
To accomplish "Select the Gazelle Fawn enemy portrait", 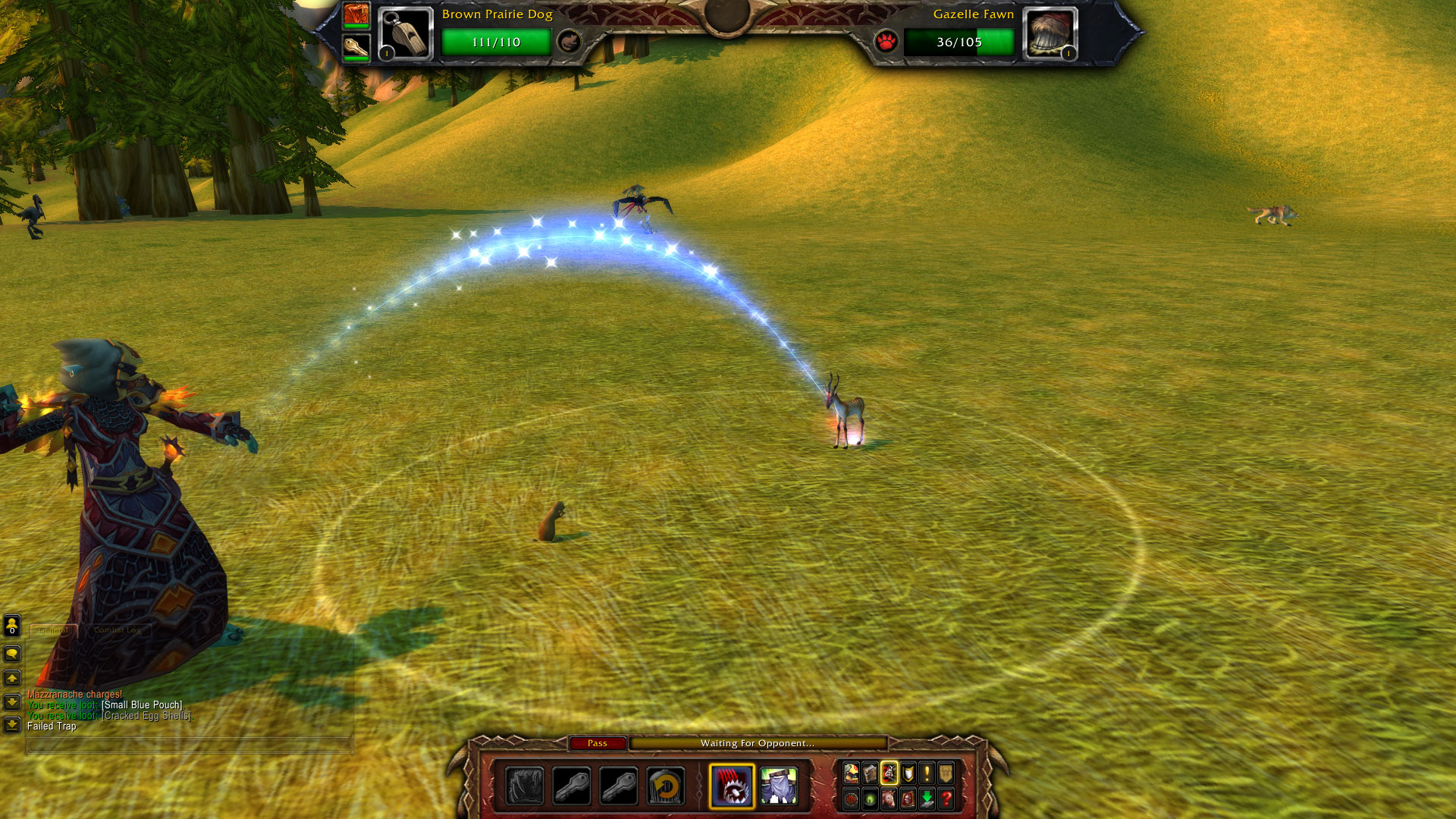I will 1050,33.
